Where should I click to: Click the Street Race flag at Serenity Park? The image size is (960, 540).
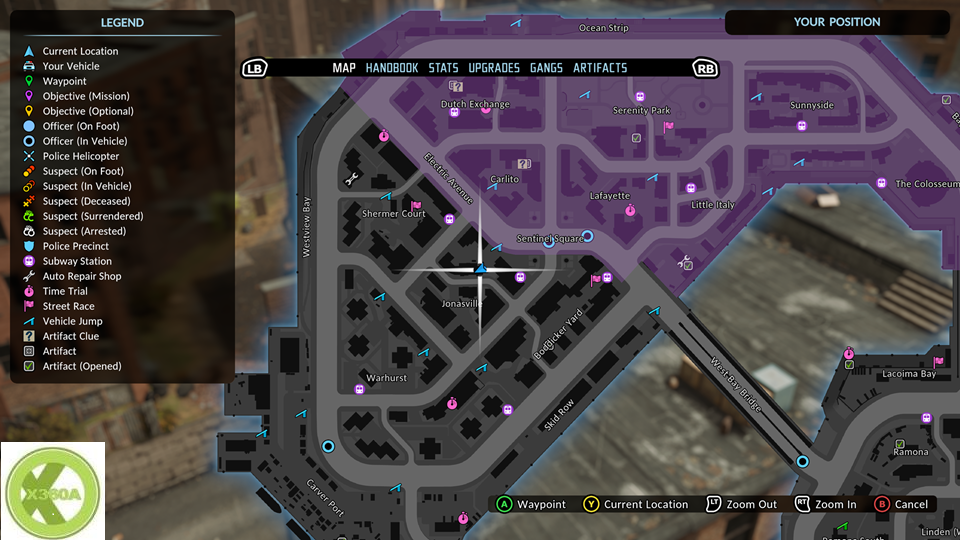669,126
